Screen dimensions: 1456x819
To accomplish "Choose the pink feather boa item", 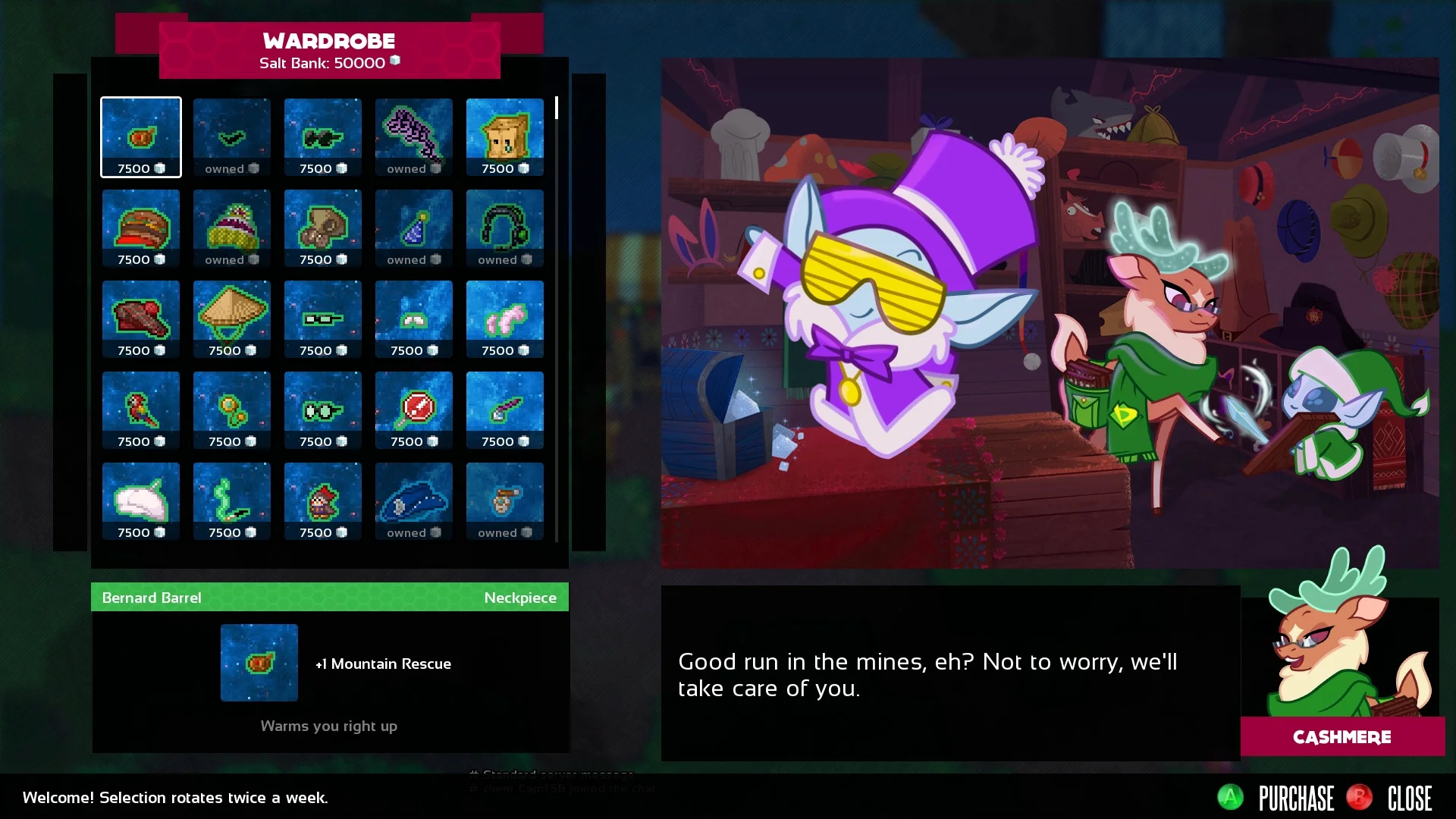I will tap(505, 319).
